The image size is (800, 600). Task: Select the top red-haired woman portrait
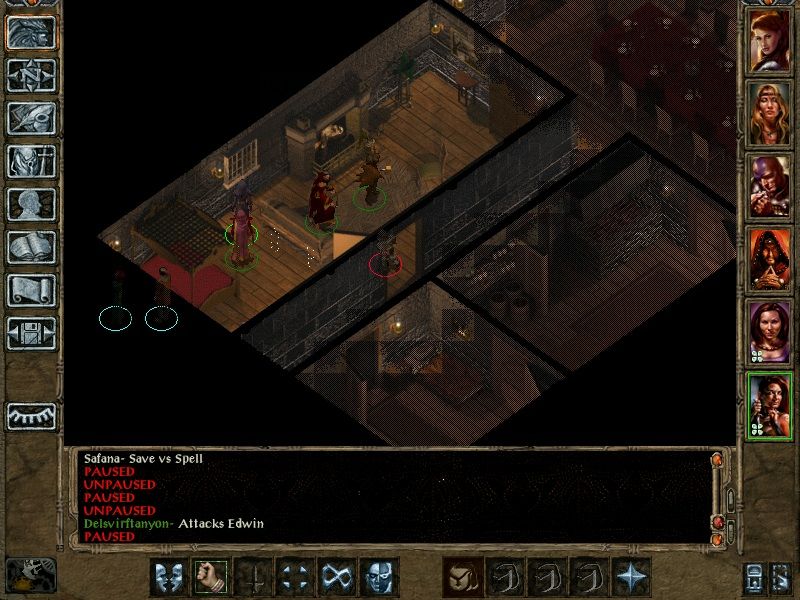point(769,41)
